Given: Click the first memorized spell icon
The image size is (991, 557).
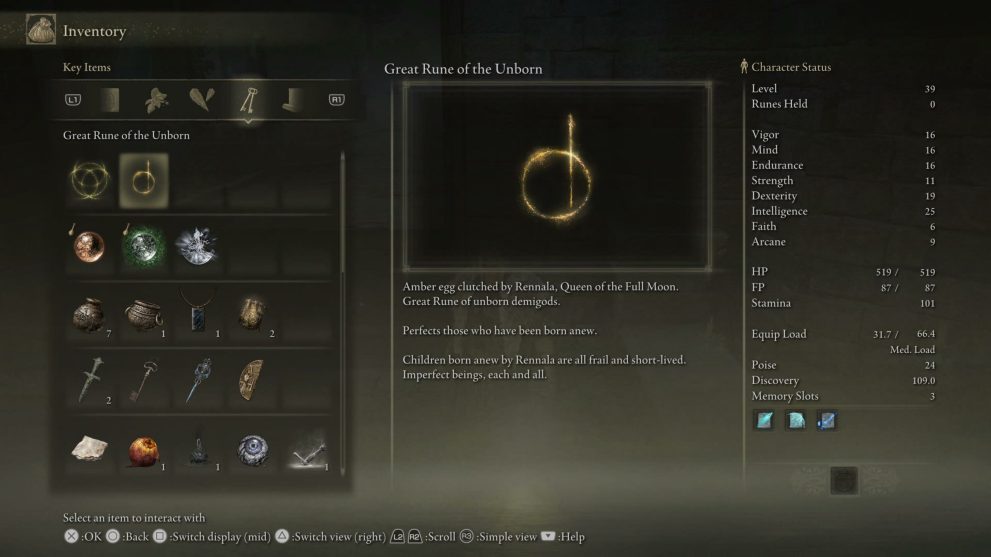Looking at the screenshot, I should 765,421.
